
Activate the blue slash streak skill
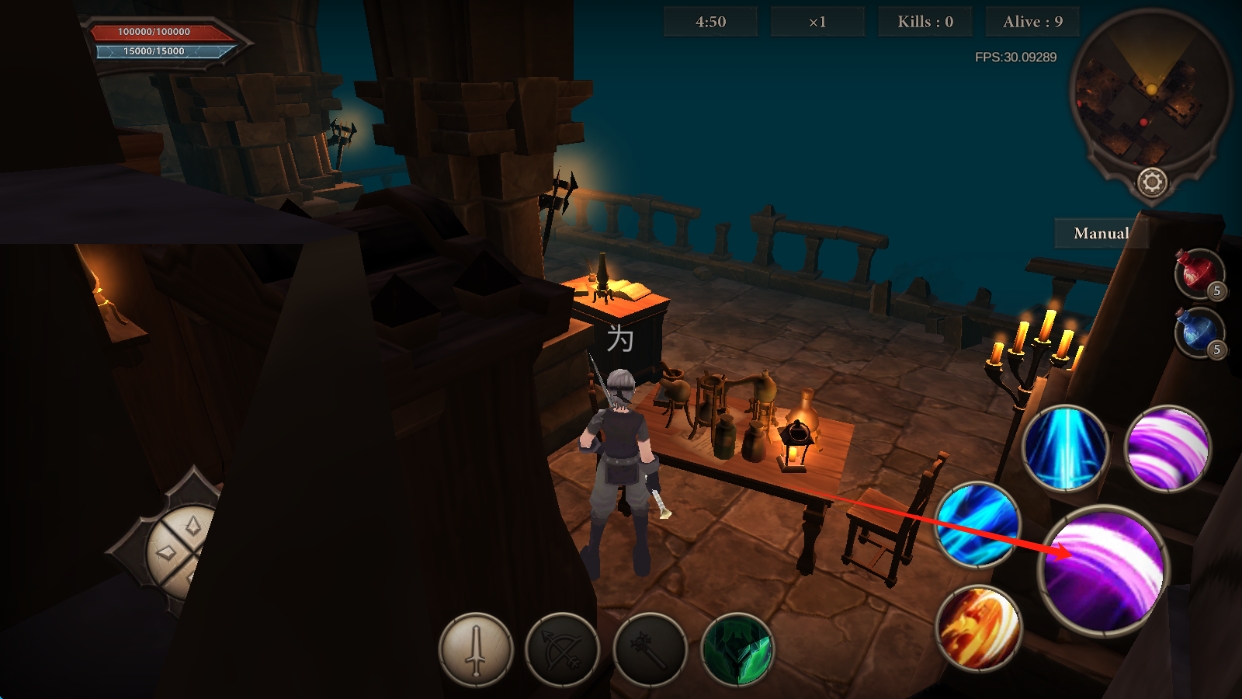(978, 524)
